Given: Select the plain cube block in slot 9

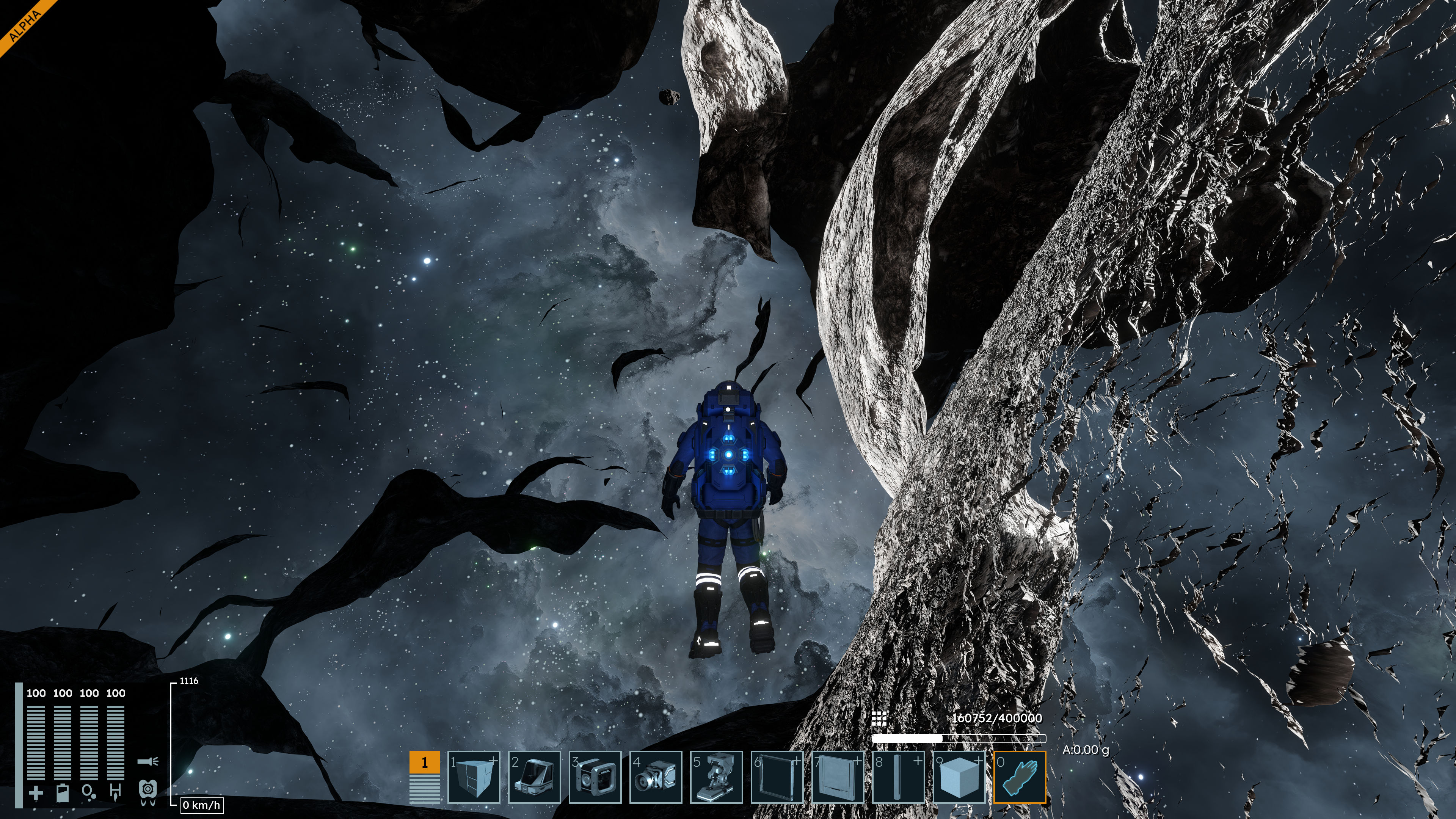Looking at the screenshot, I should tap(959, 777).
